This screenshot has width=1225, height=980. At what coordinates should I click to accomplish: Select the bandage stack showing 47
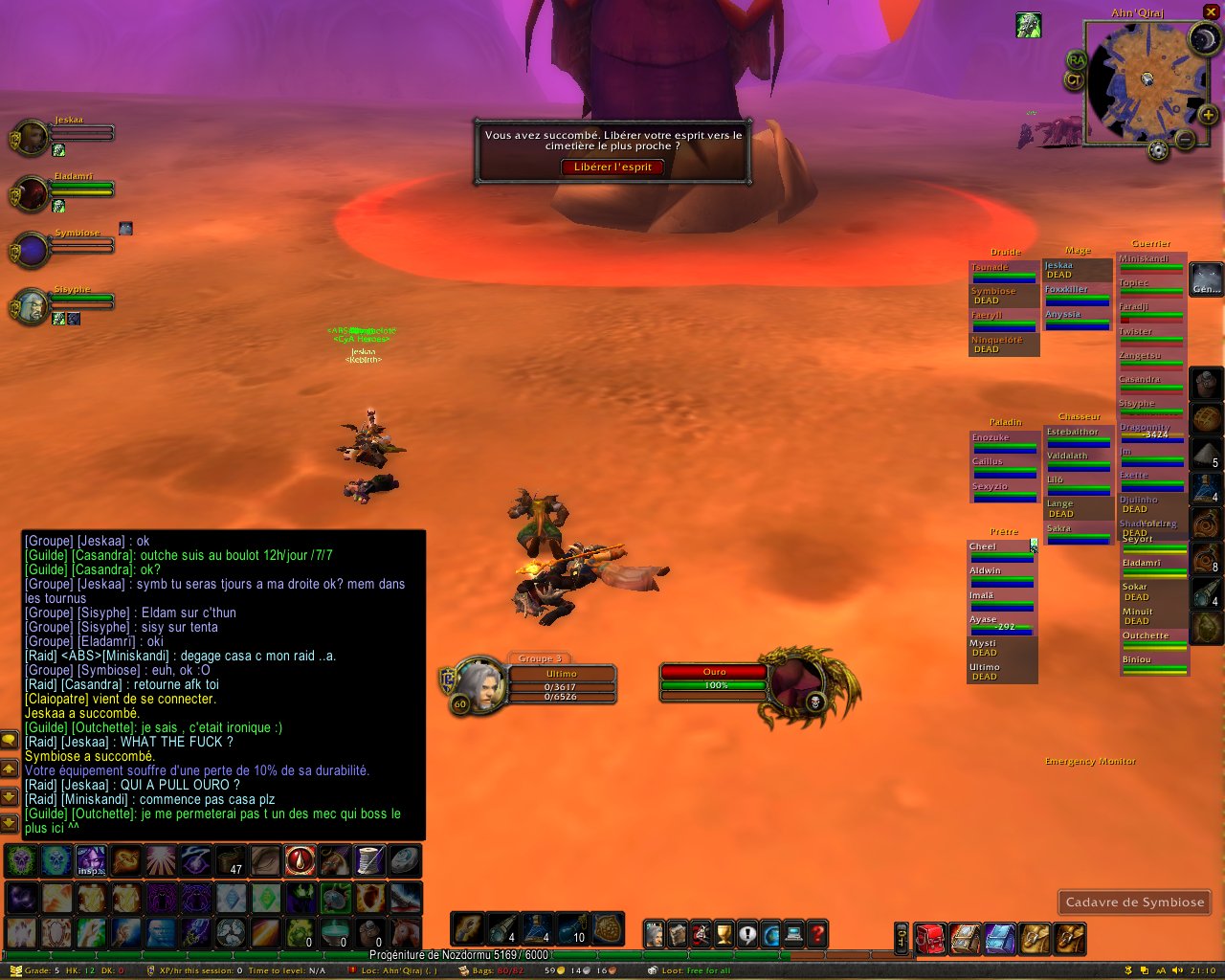click(231, 860)
